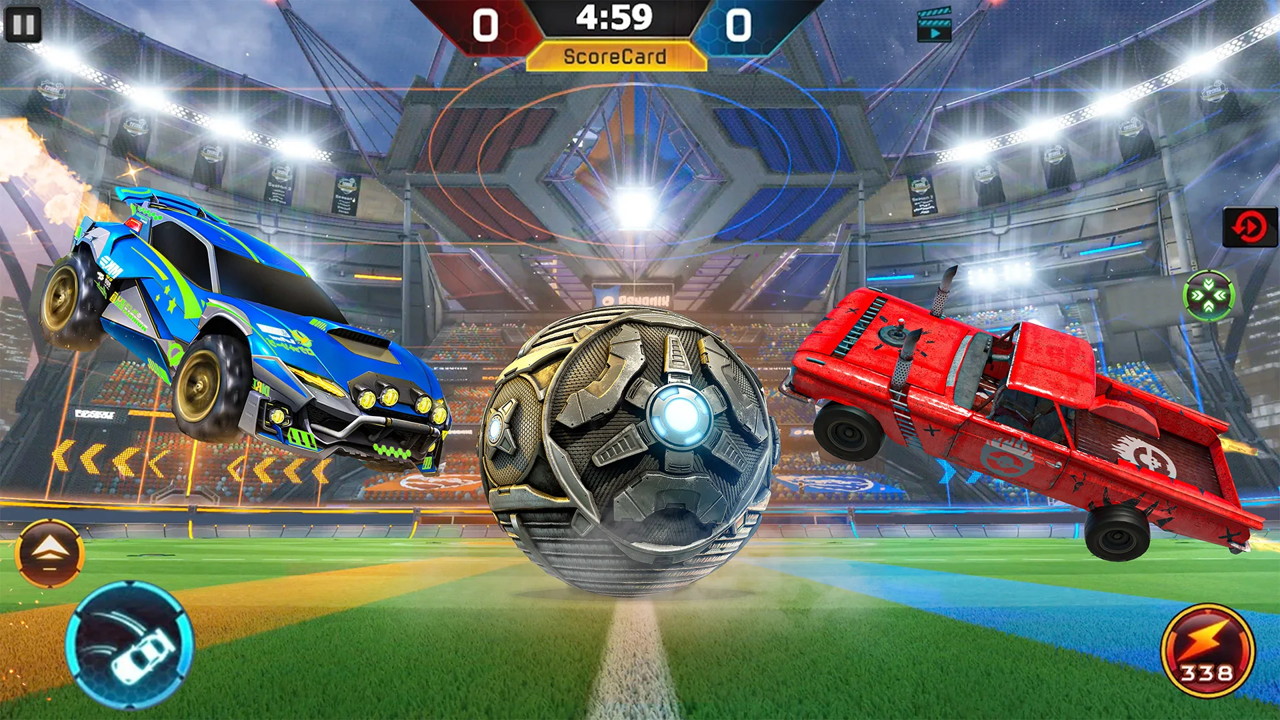Tap the red hexagon score panel
The height and width of the screenshot is (720, 1280).
tap(487, 24)
